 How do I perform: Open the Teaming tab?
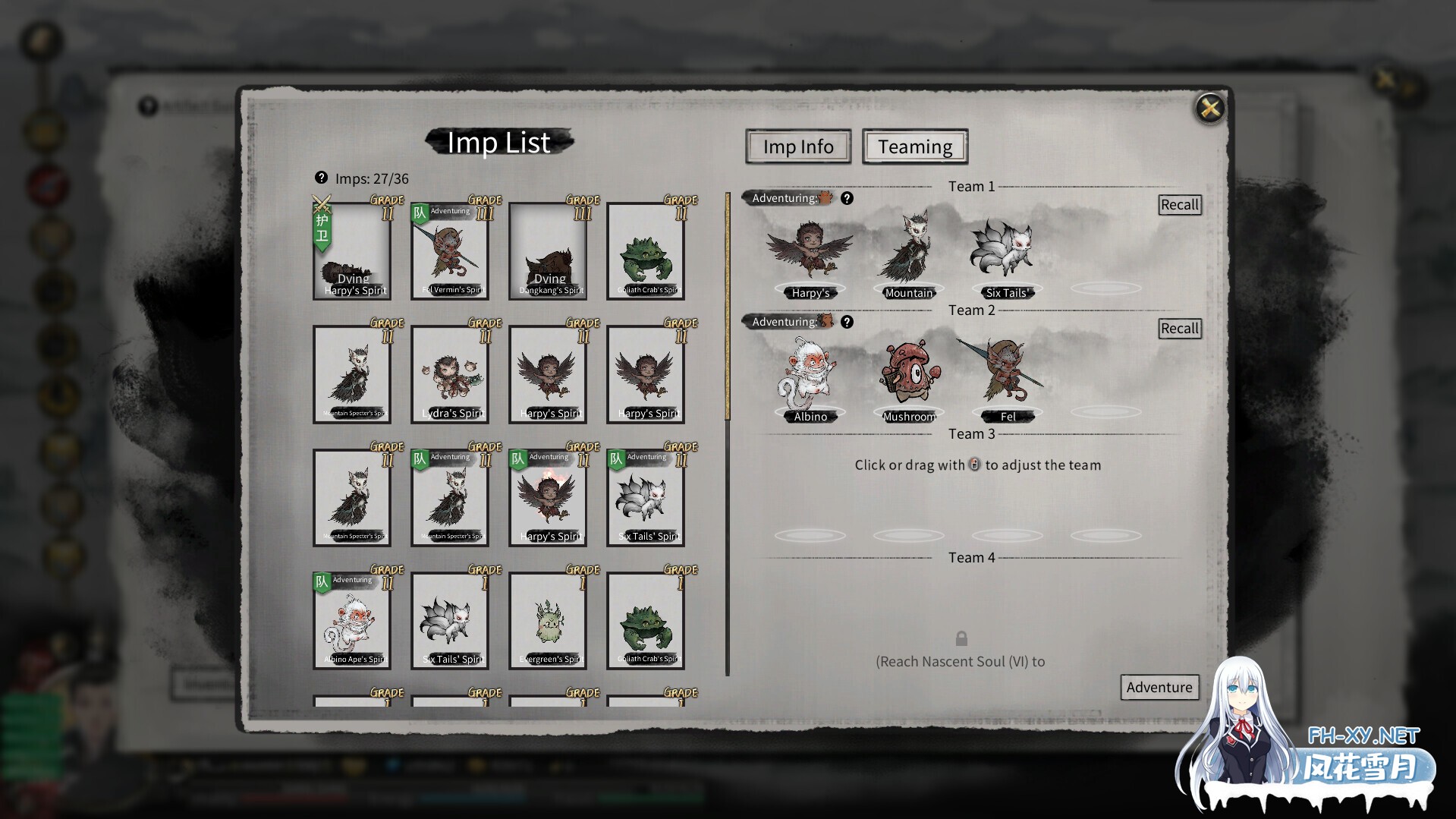(x=914, y=146)
